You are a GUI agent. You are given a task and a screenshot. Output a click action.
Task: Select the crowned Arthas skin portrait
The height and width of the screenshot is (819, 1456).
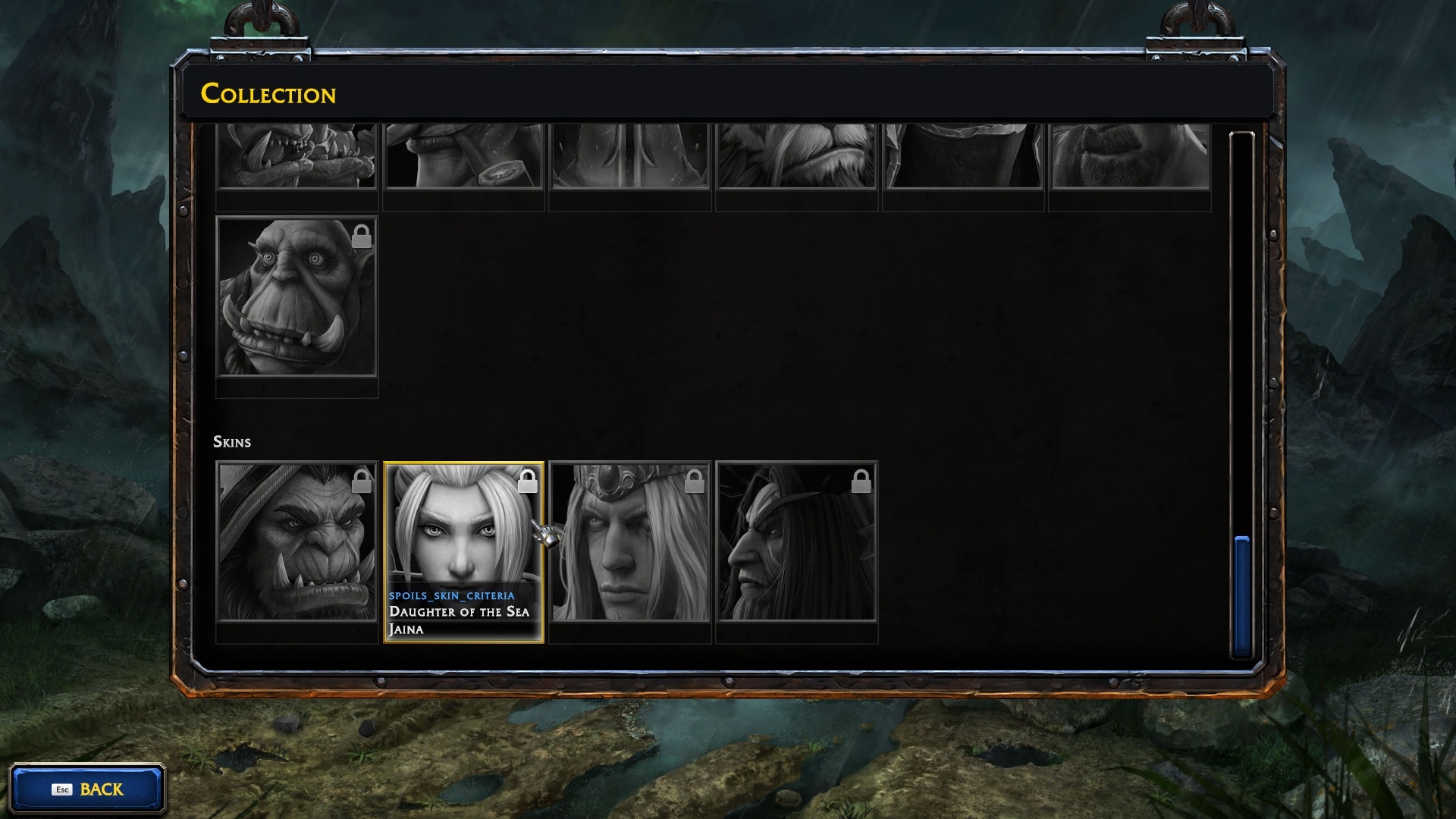pos(630,546)
